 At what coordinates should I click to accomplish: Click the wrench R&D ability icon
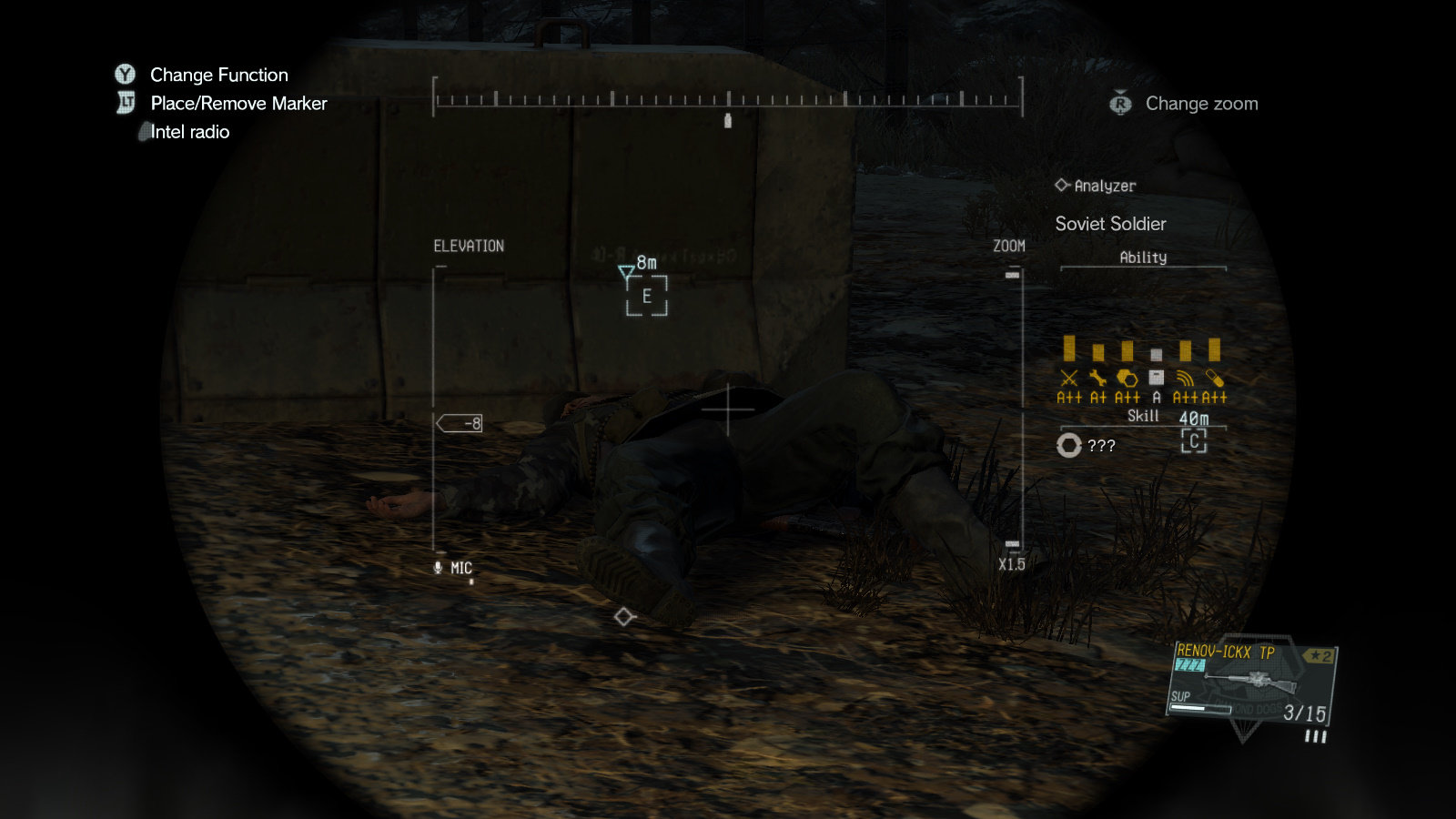pyautogui.click(x=1098, y=378)
